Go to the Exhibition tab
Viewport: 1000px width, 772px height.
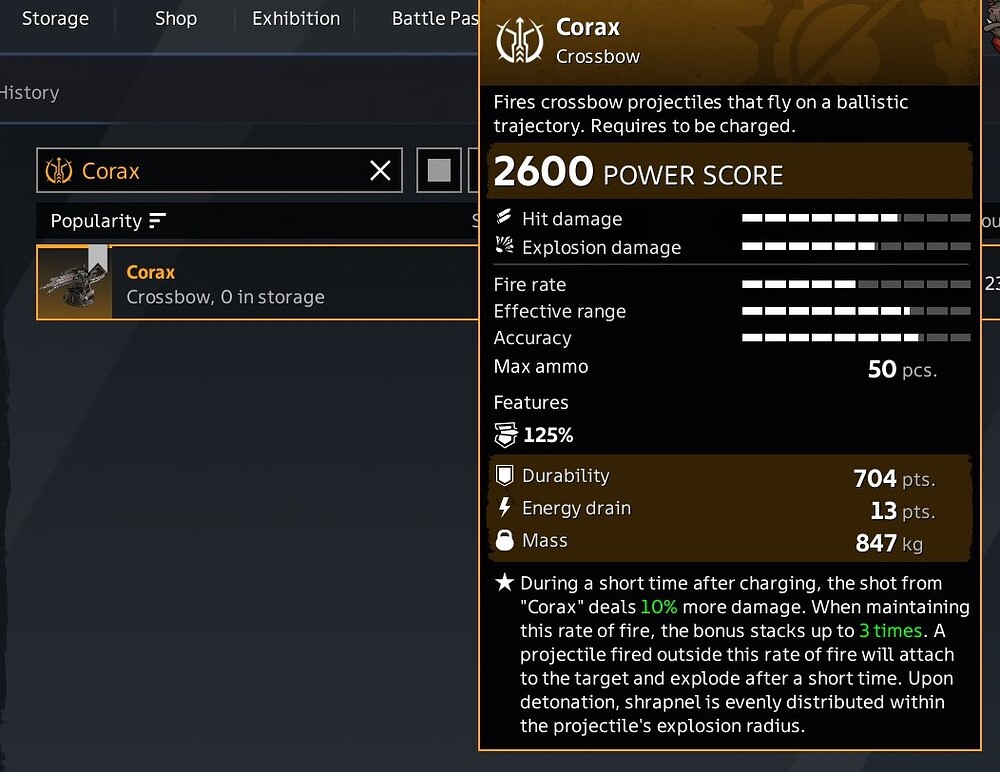pyautogui.click(x=296, y=19)
